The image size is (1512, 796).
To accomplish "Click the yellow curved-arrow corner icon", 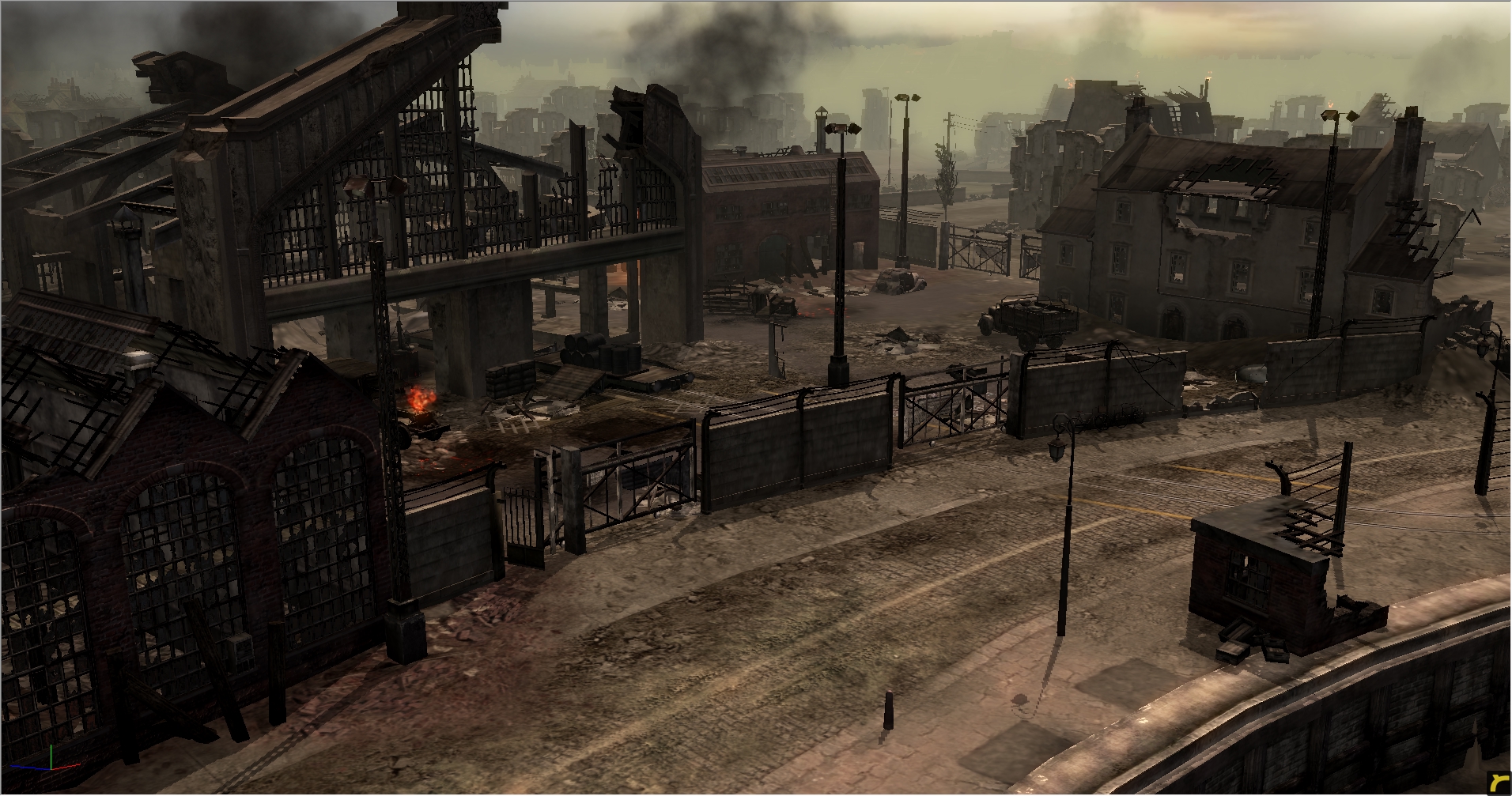I will [1497, 781].
